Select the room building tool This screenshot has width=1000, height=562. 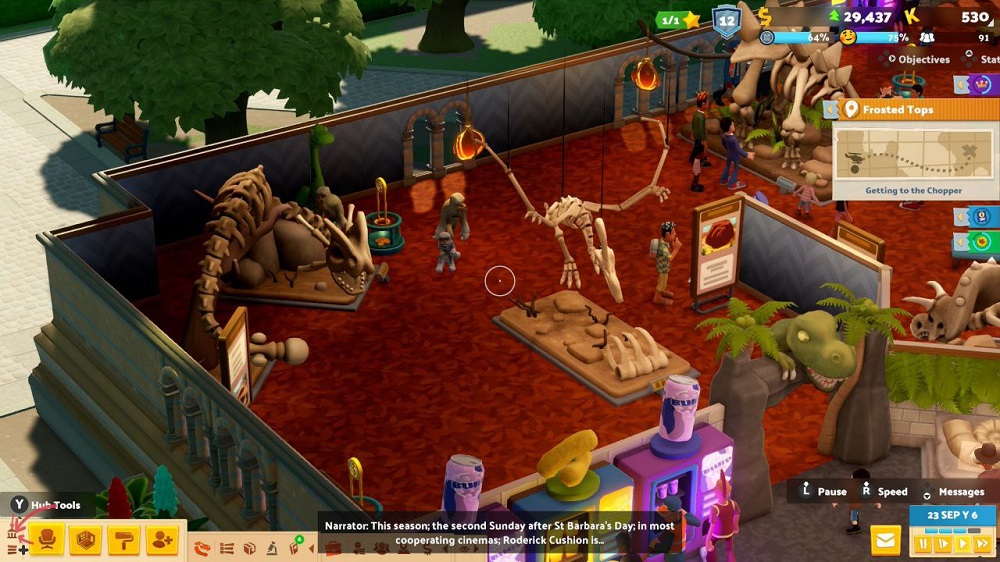[x=84, y=540]
